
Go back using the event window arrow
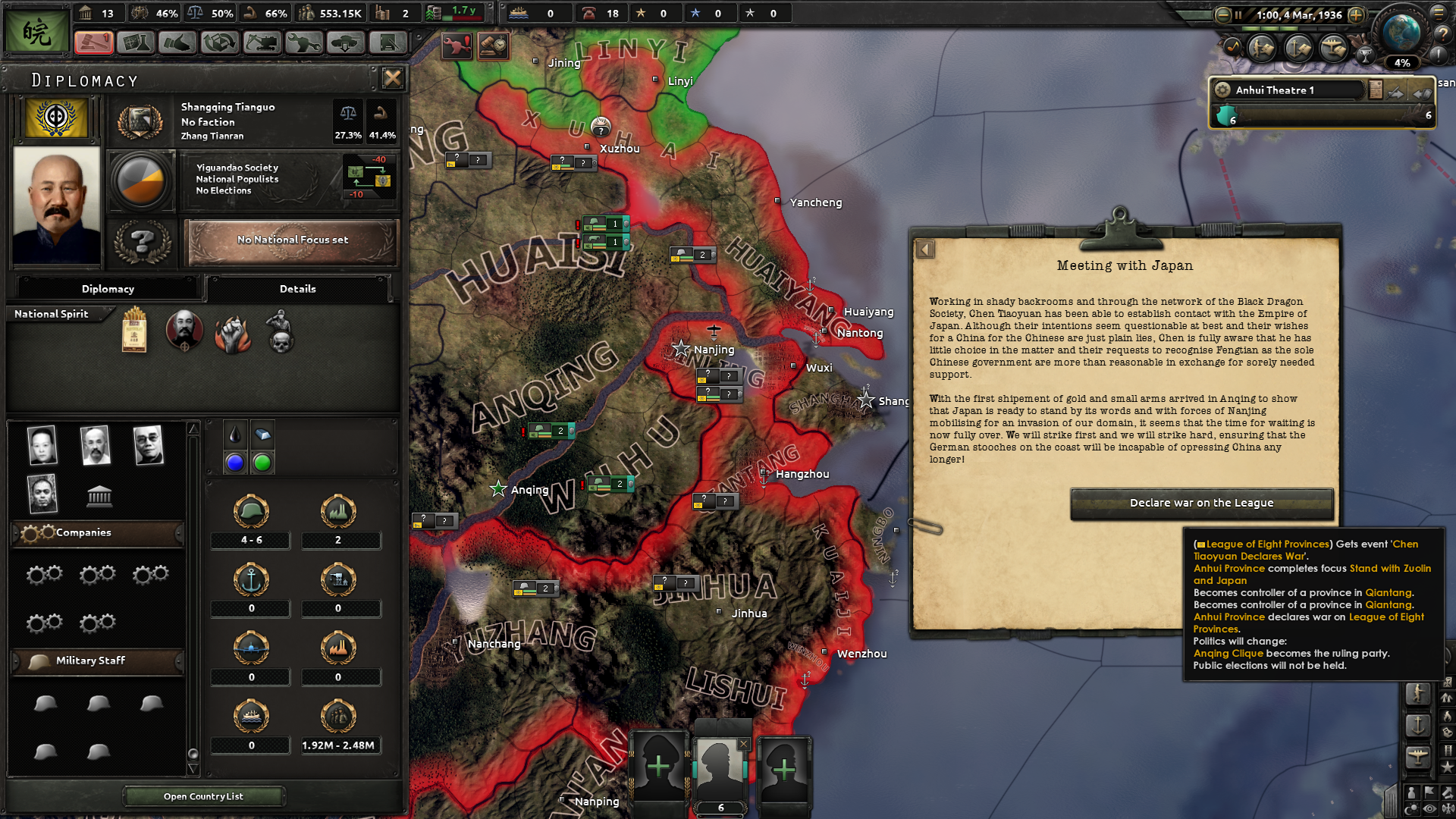click(x=925, y=249)
